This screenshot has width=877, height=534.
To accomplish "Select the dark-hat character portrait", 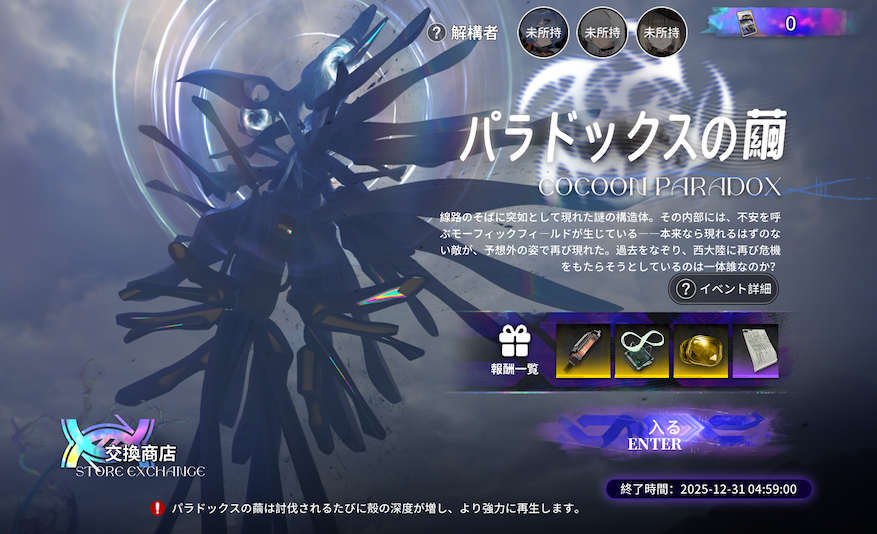I will pyautogui.click(x=661, y=32).
